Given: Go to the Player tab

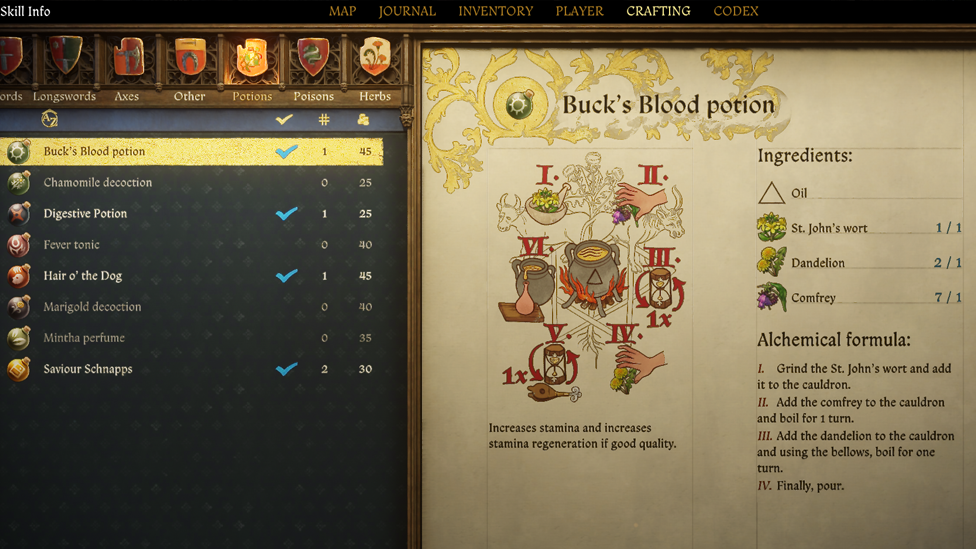Looking at the screenshot, I should click(x=579, y=11).
